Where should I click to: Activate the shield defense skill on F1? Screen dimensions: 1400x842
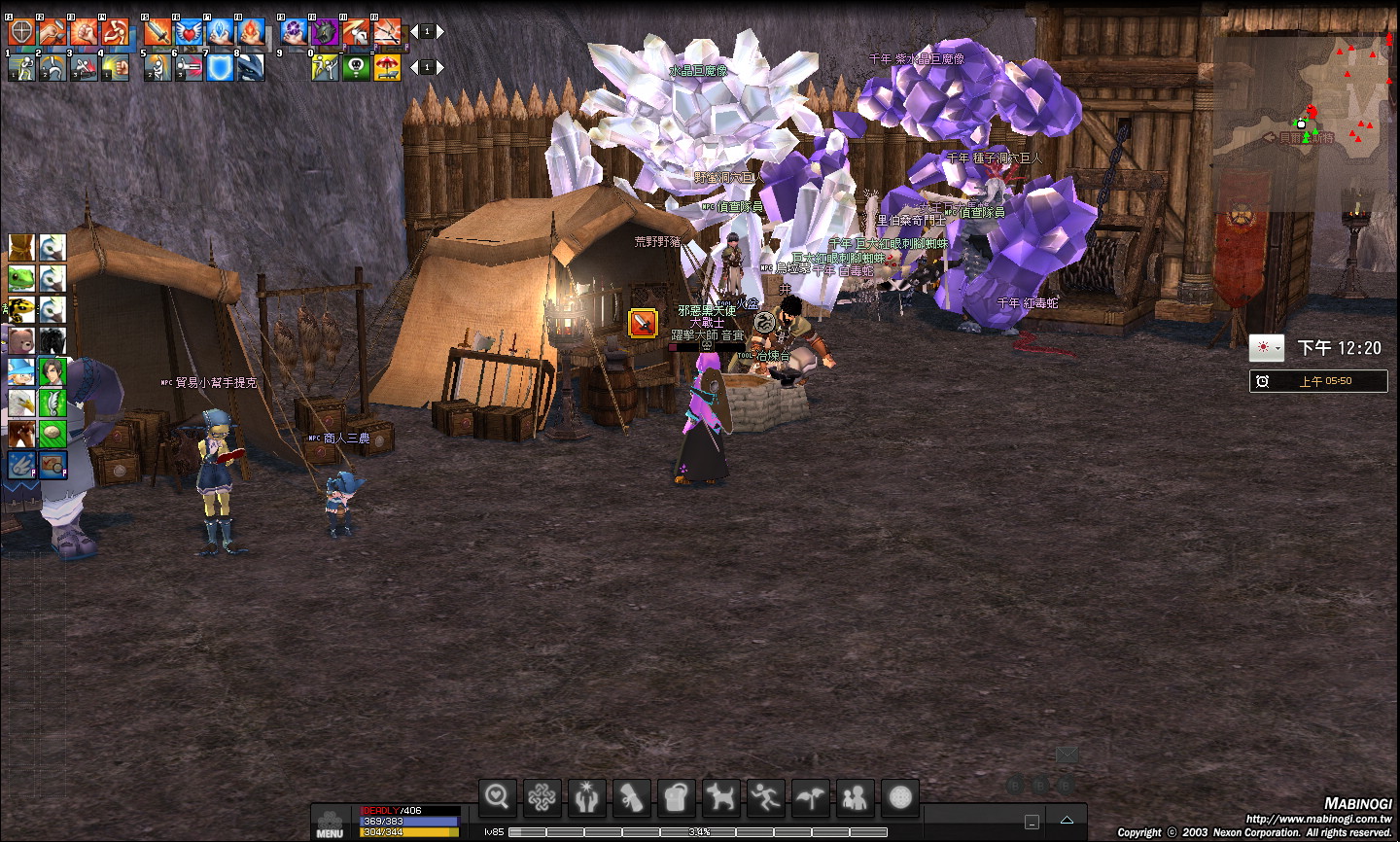(x=21, y=33)
